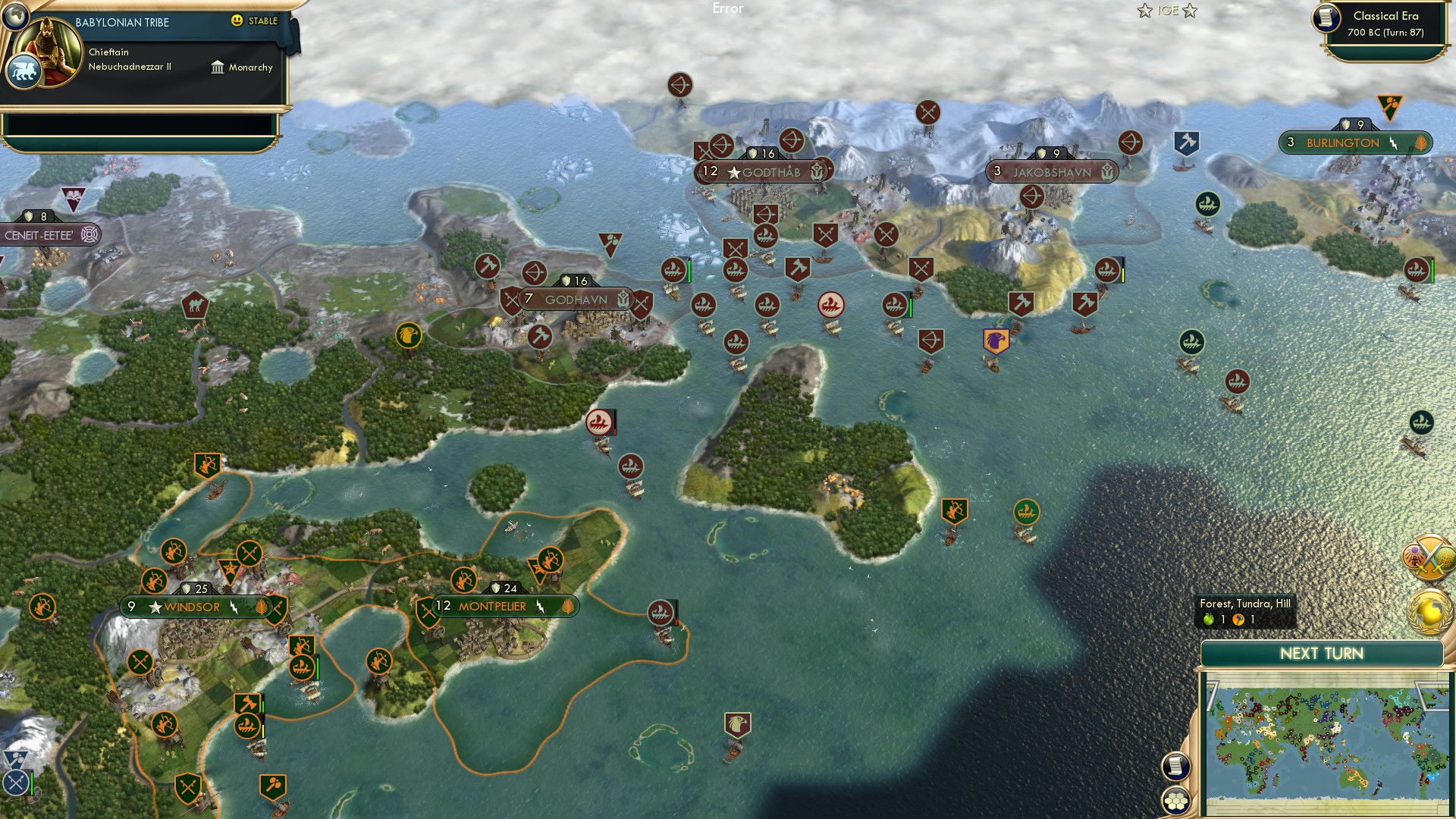1456x819 pixels.
Task: Click the Burlington city name
Action: tap(1343, 141)
